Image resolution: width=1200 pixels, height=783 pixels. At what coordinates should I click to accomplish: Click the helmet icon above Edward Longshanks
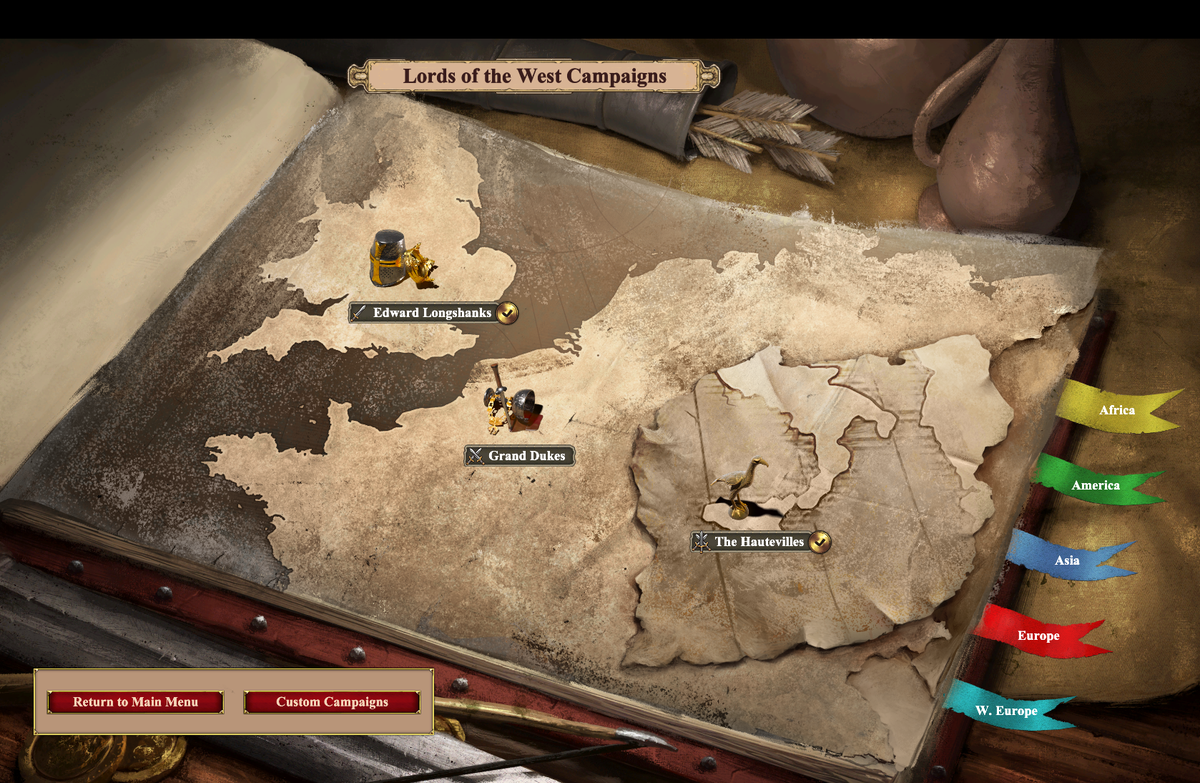coord(391,258)
